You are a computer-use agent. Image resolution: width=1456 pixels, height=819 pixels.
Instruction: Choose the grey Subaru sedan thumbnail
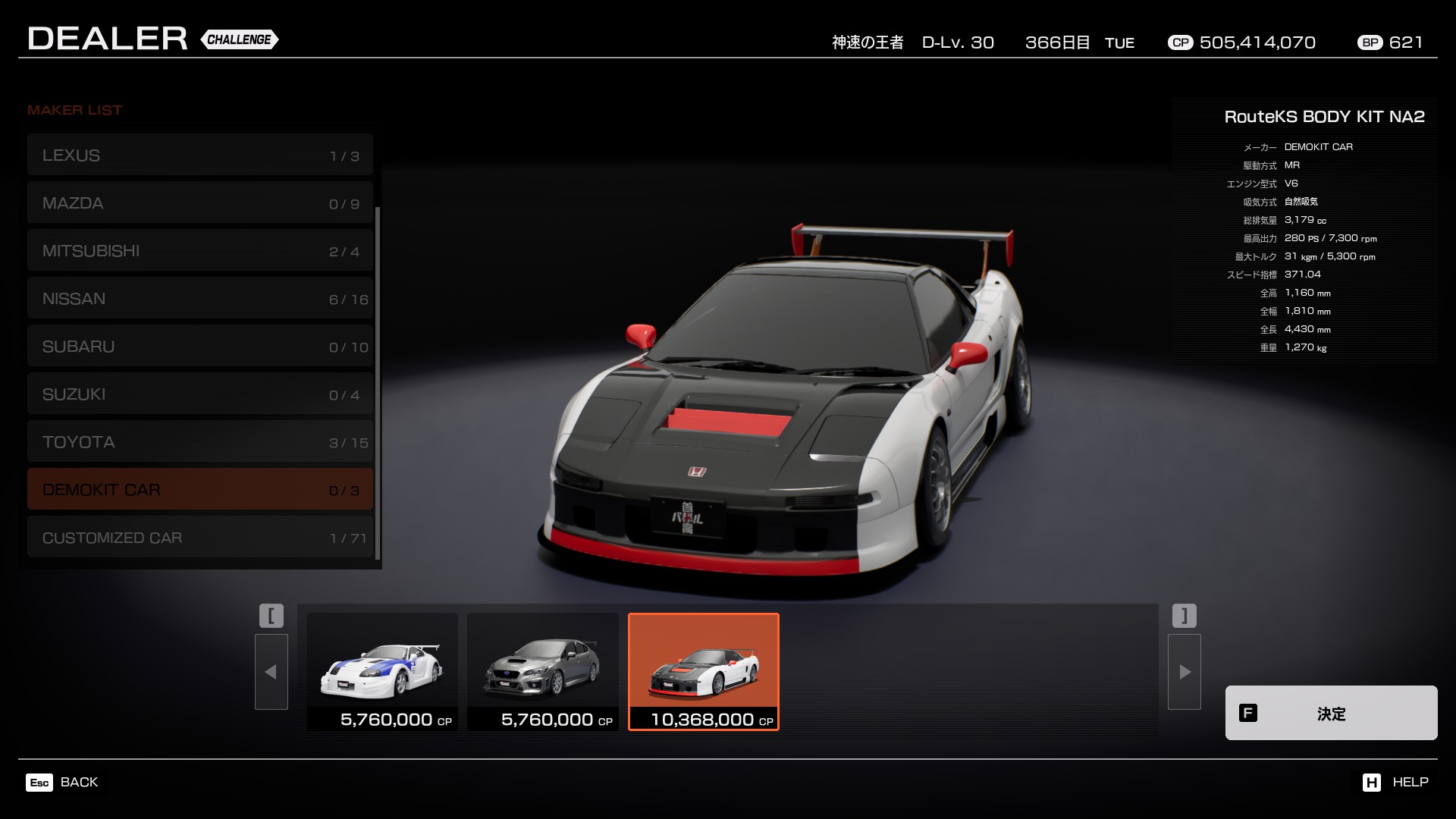pos(543,671)
